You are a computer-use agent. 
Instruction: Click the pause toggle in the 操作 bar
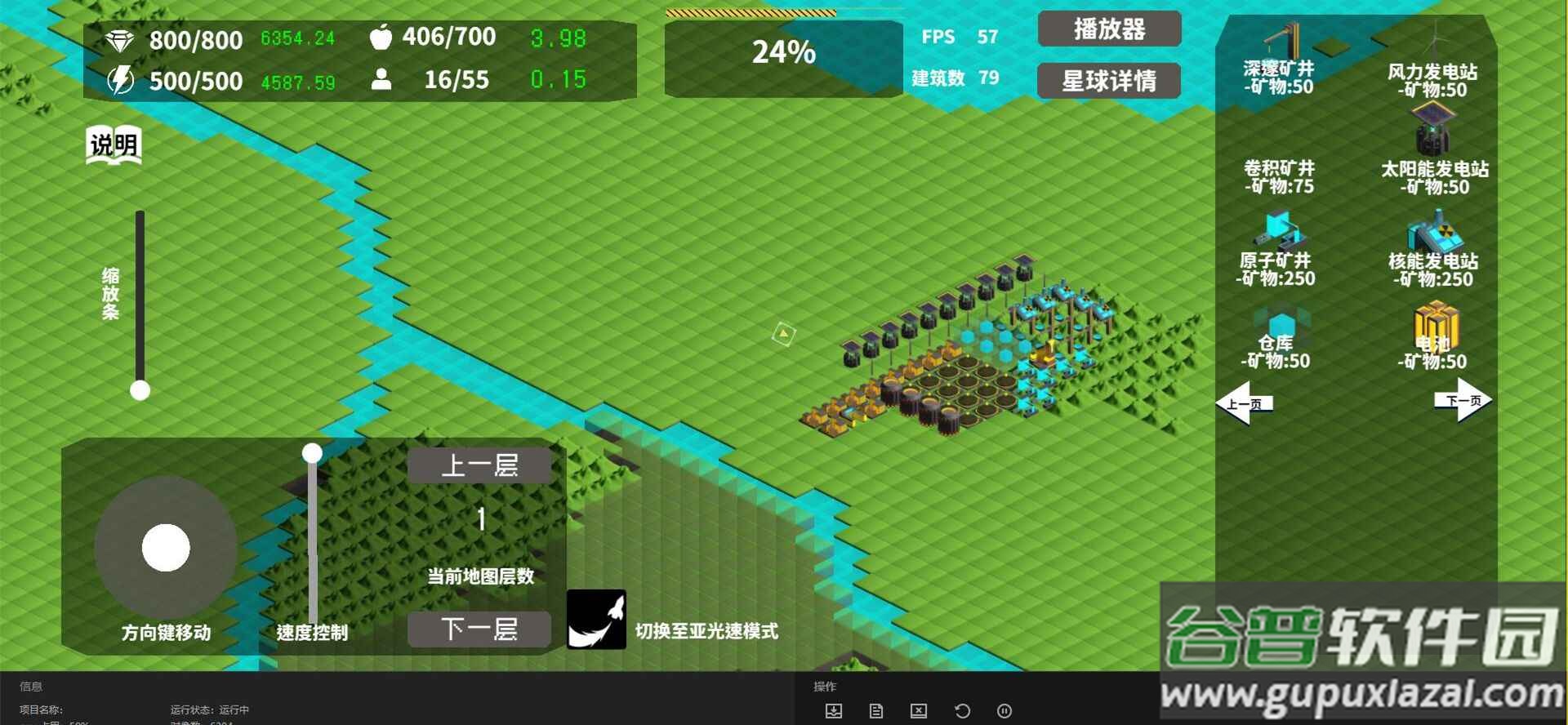coord(1004,710)
